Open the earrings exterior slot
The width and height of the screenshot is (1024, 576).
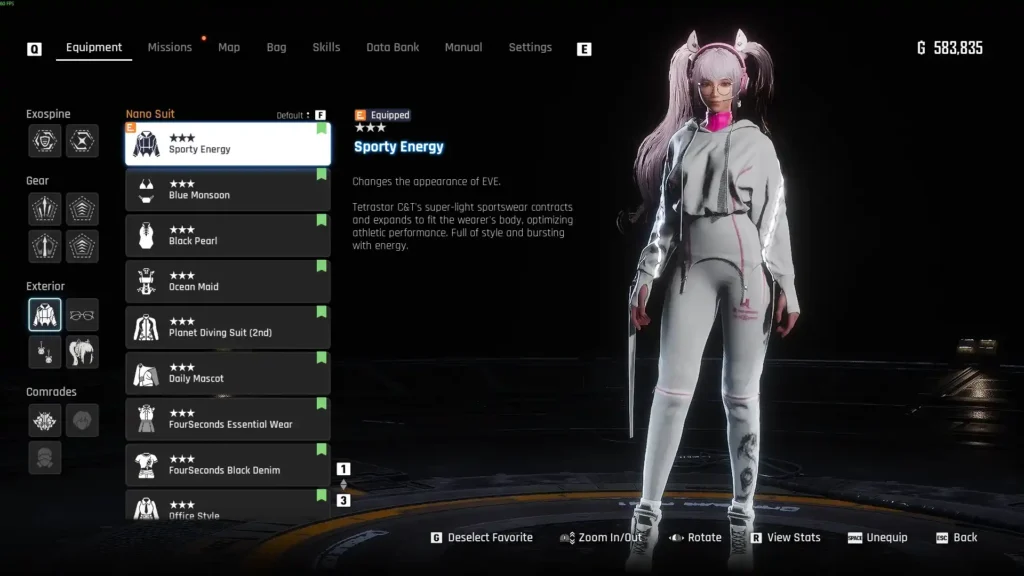[x=45, y=352]
